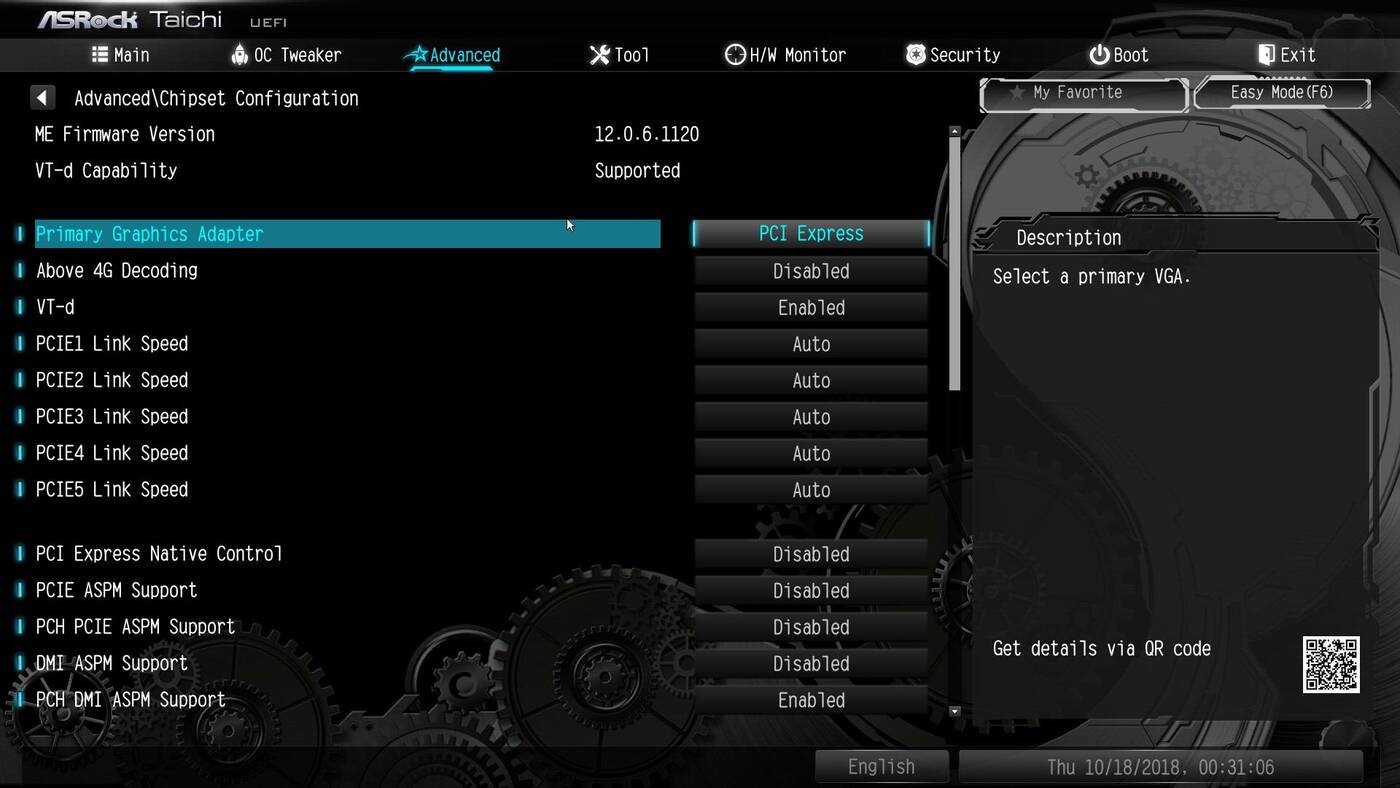Click the back arrow beside Chipset Configuration

[42, 98]
